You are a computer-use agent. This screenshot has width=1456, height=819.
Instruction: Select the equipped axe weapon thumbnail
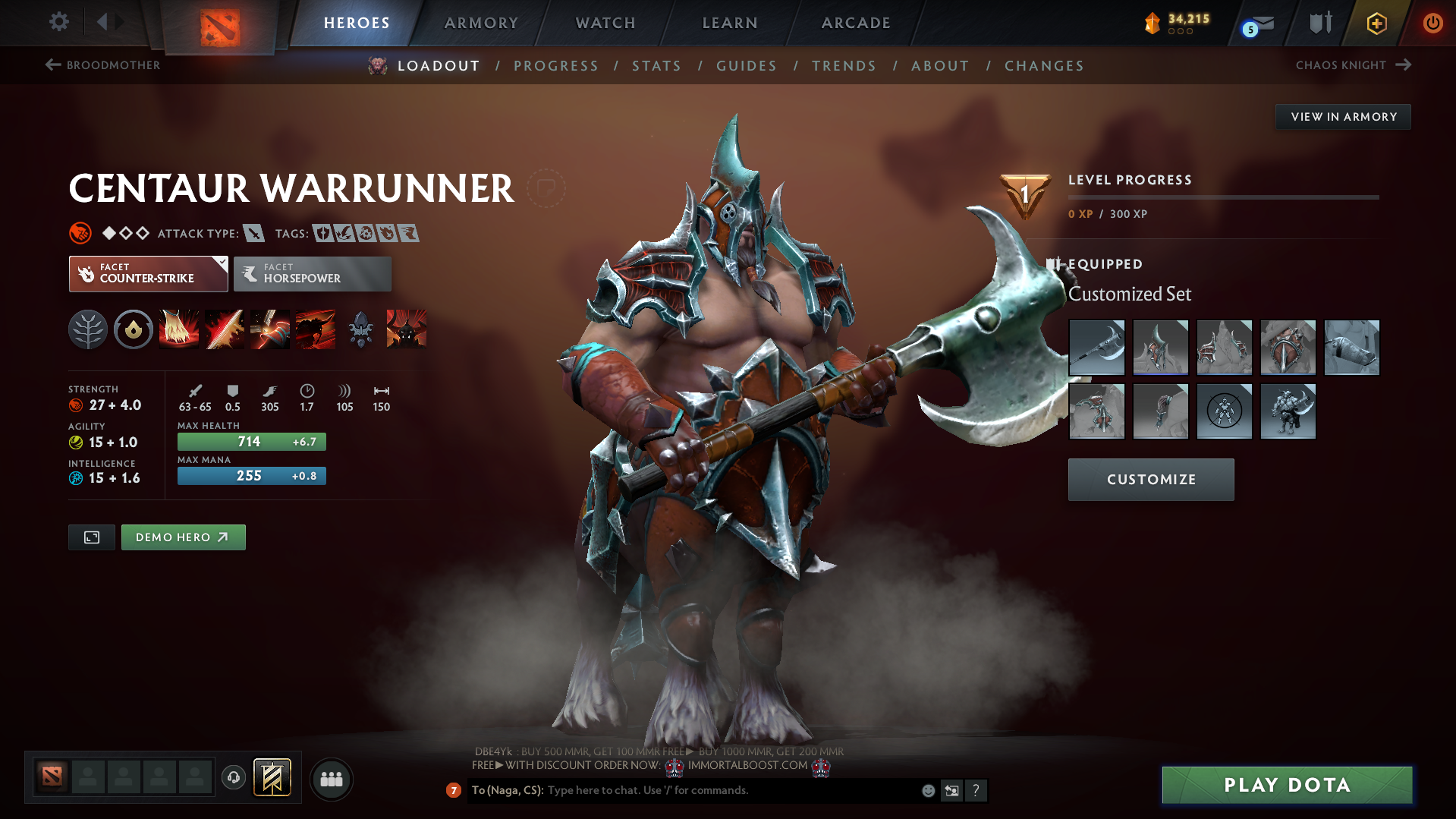click(x=1096, y=347)
